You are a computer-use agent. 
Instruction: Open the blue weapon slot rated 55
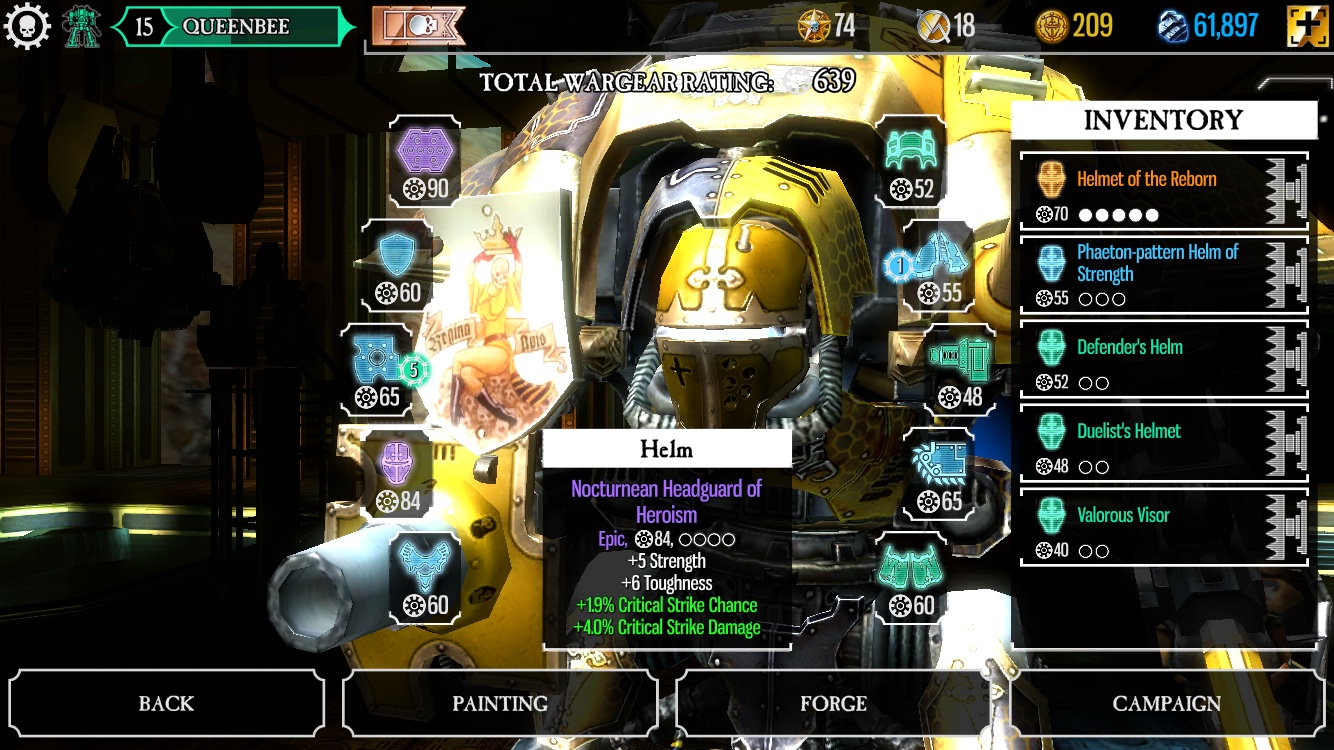938,265
